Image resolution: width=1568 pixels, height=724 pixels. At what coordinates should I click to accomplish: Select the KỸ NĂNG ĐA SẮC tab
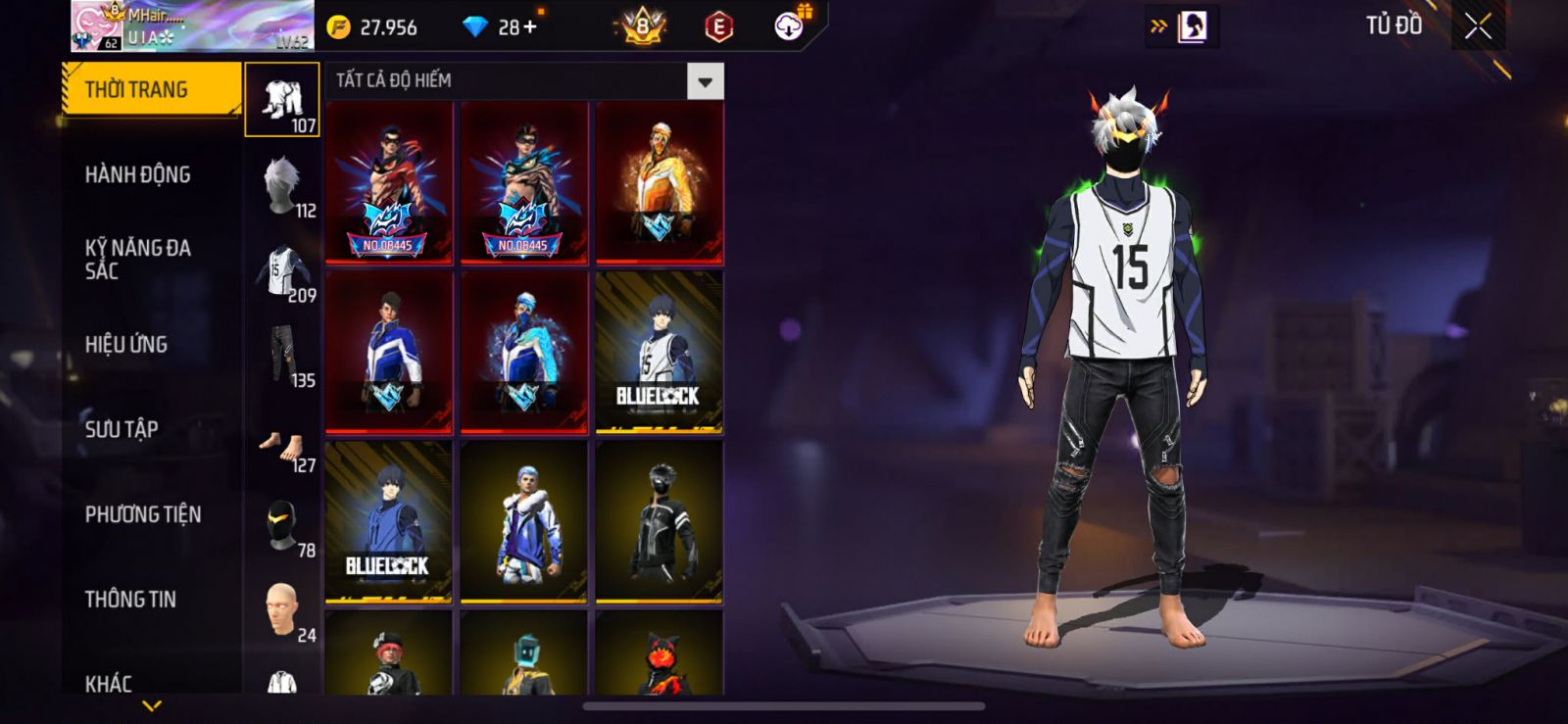(x=137, y=260)
